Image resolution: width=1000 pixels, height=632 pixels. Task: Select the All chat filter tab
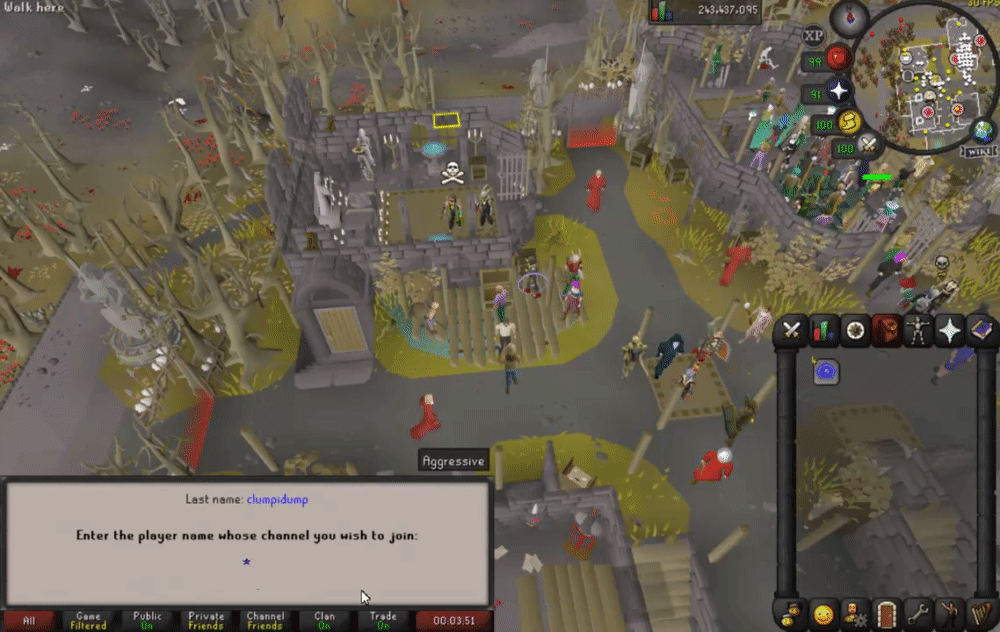[29, 621]
